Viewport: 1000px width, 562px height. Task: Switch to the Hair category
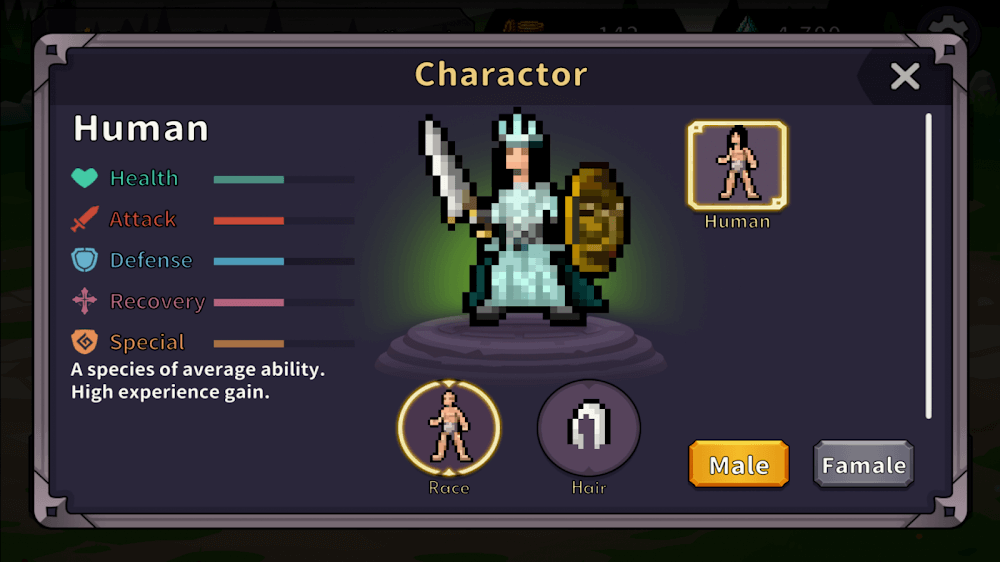click(589, 428)
